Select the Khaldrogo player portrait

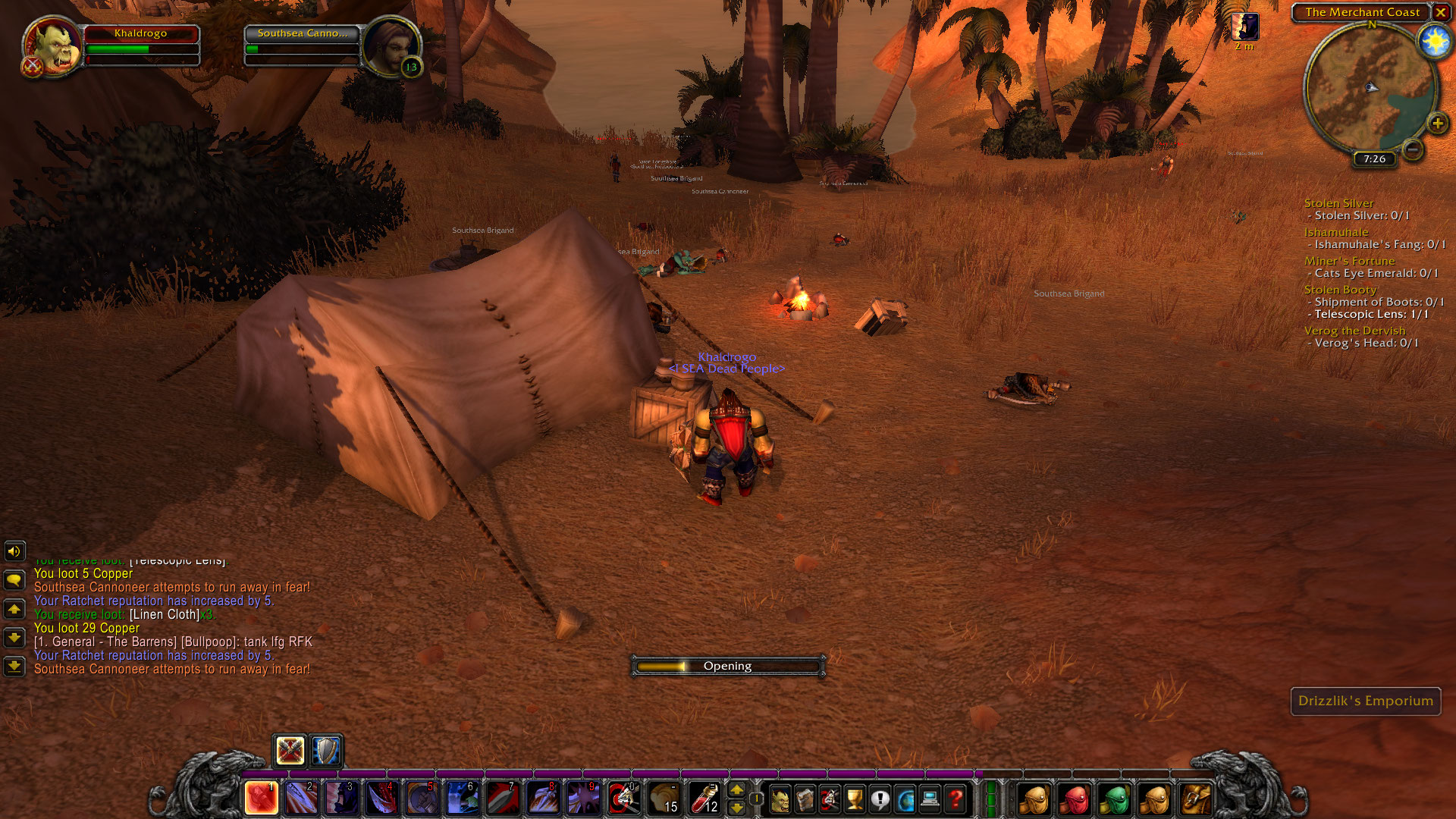point(53,45)
